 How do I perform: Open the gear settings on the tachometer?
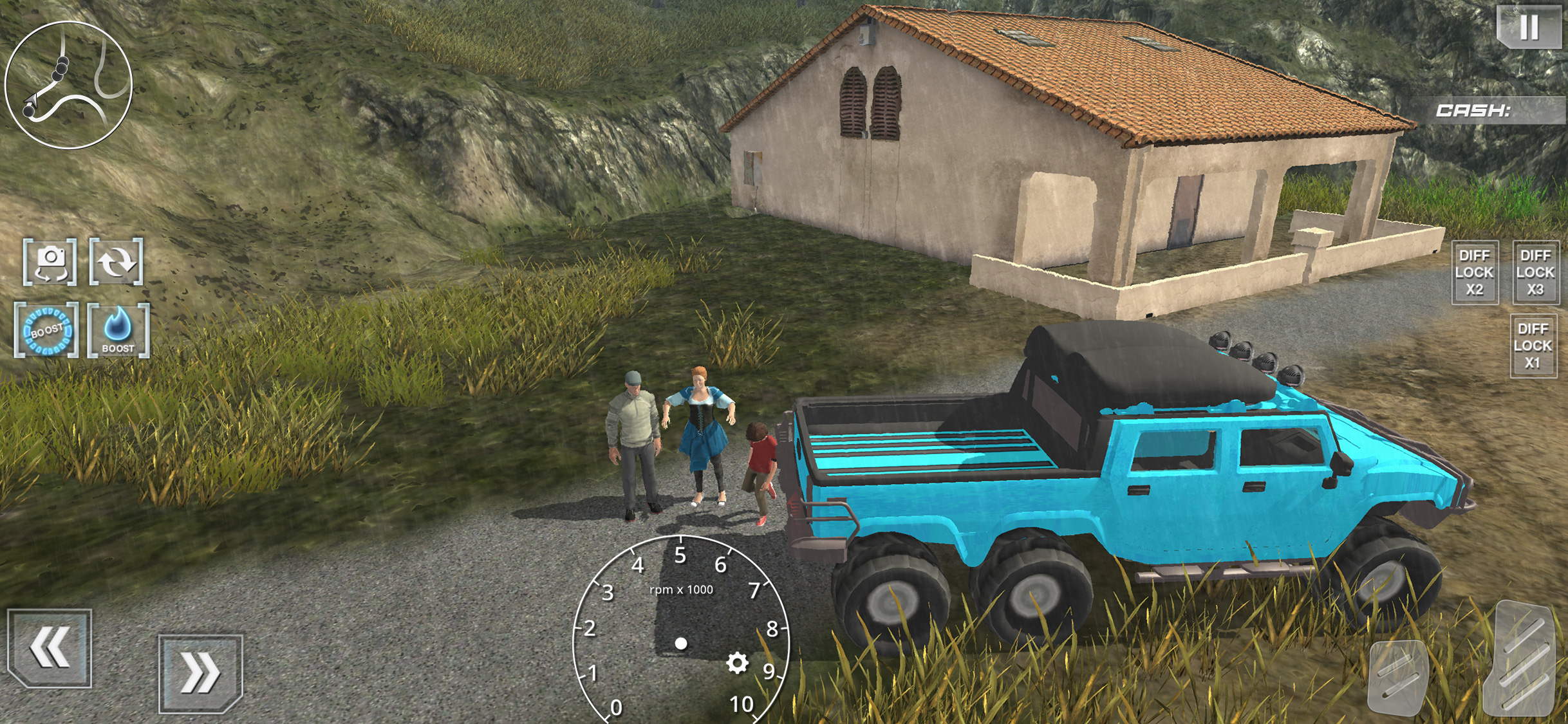pyautogui.click(x=737, y=663)
